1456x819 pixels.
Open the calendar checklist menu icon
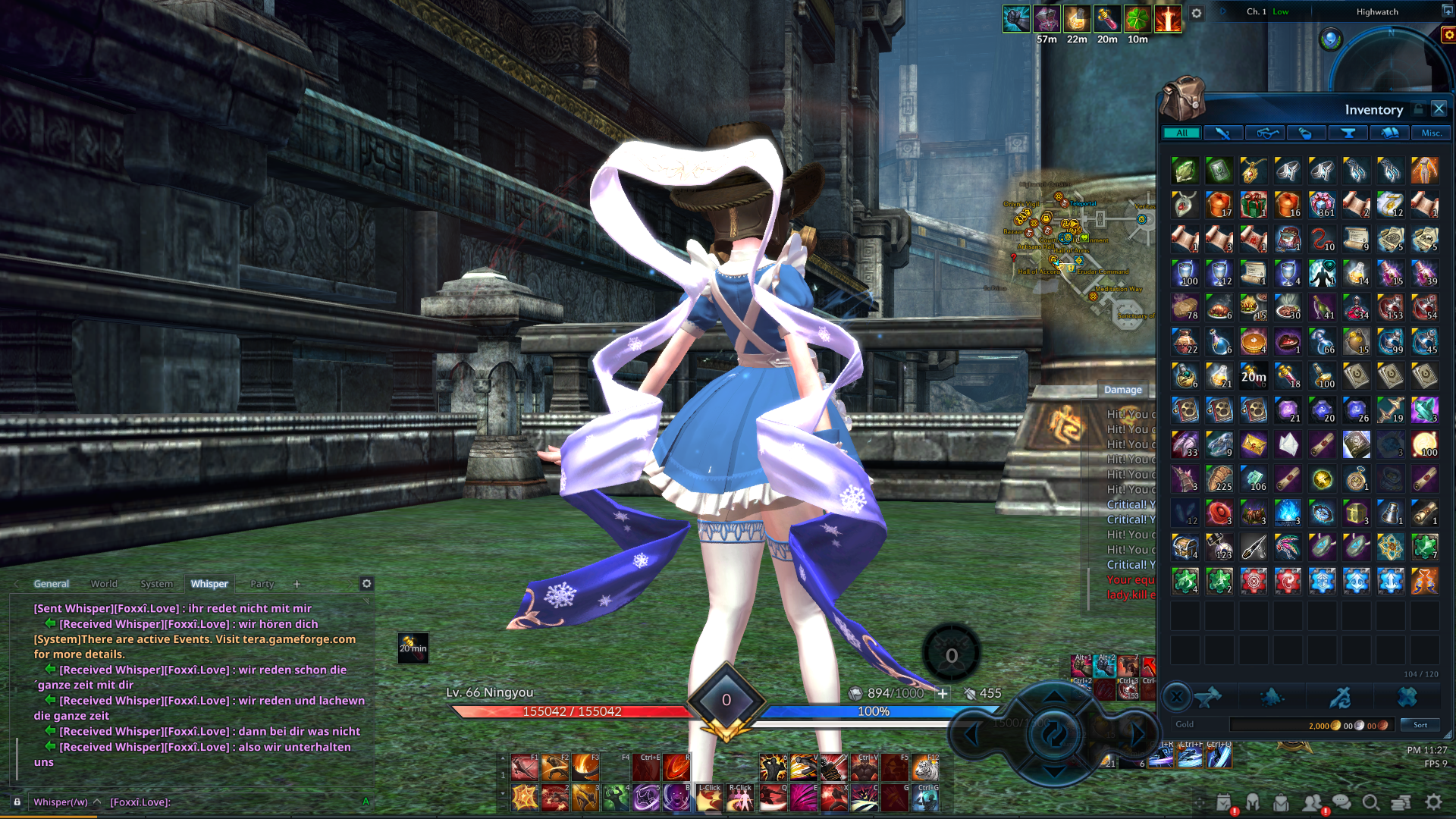1223,802
